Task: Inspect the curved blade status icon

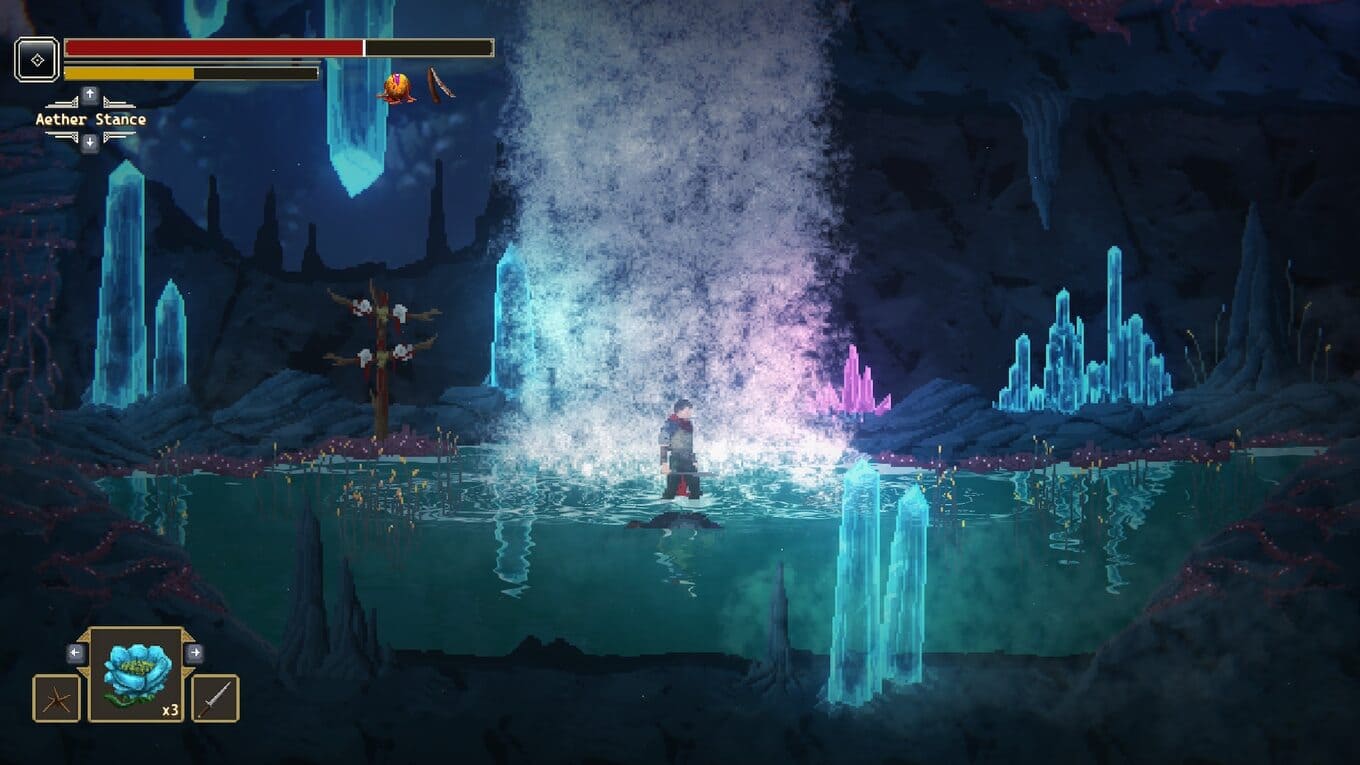Action: (x=440, y=84)
